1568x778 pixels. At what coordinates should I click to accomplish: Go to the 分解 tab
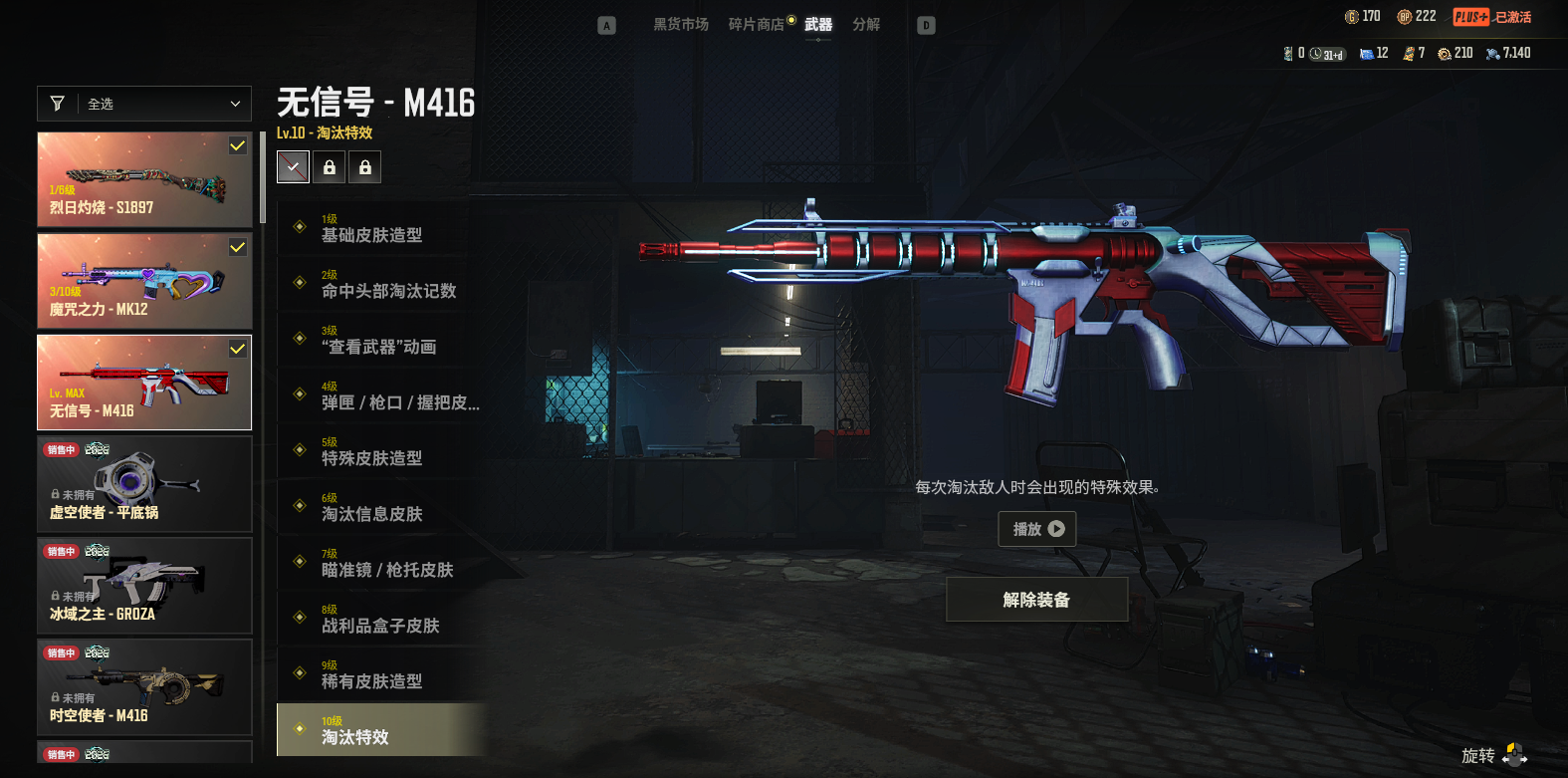point(866,25)
